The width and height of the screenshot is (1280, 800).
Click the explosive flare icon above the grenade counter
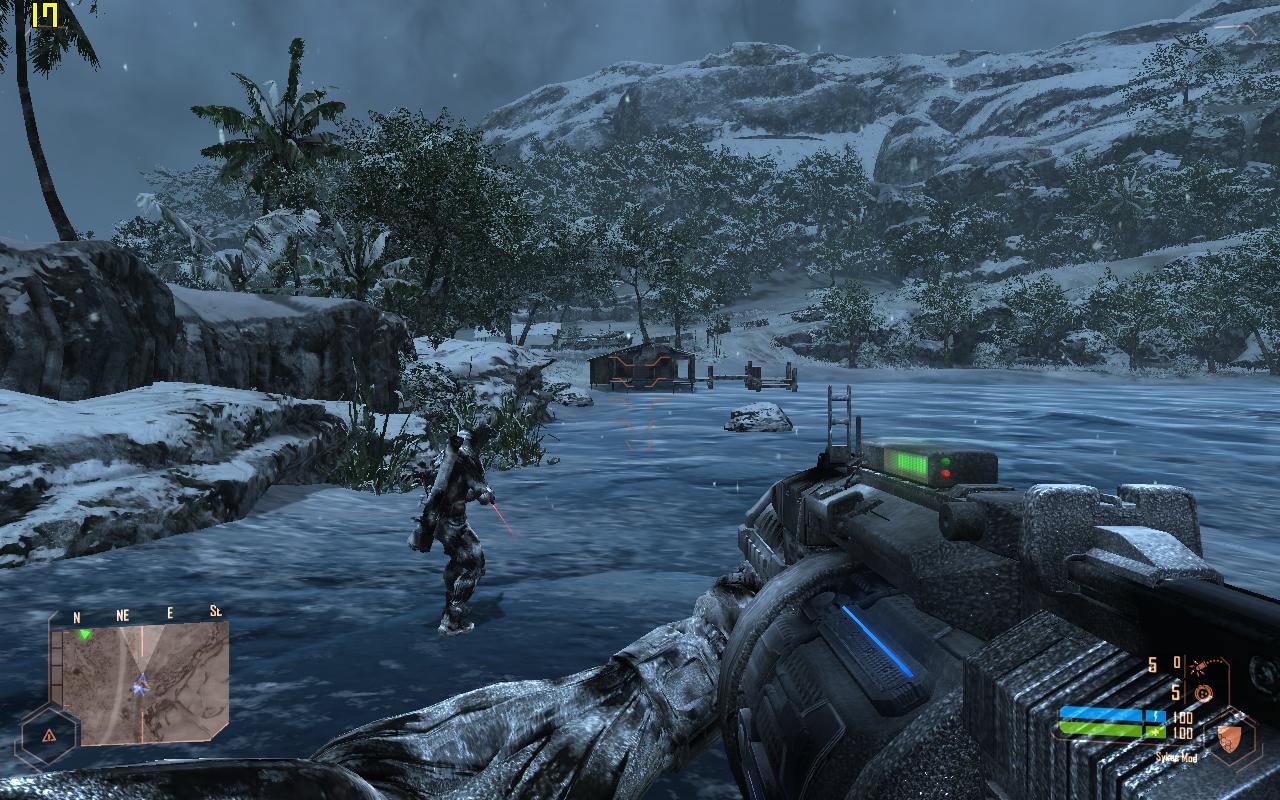coord(1199,666)
